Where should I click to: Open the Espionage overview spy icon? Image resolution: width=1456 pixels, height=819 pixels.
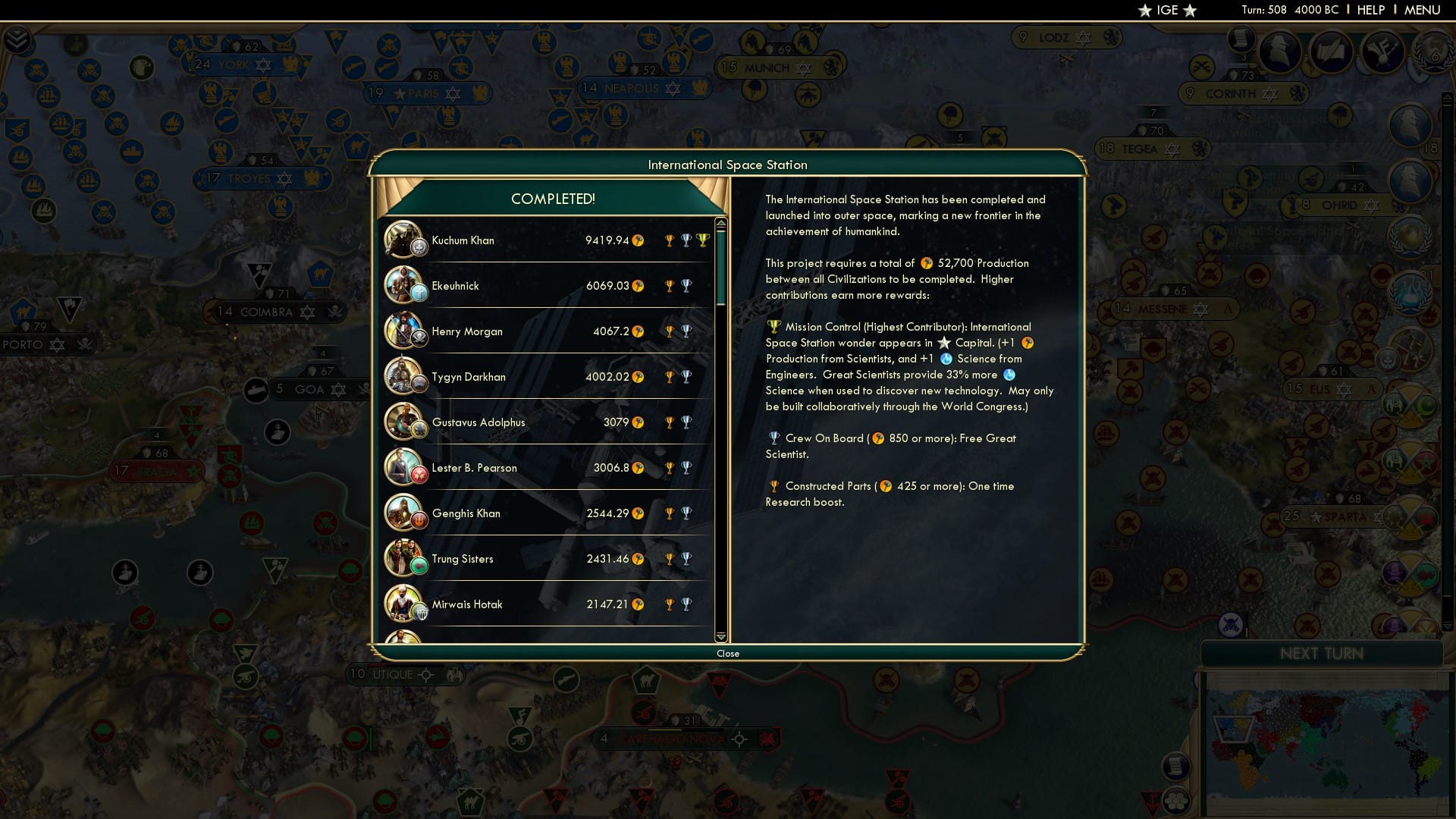[x=1279, y=51]
